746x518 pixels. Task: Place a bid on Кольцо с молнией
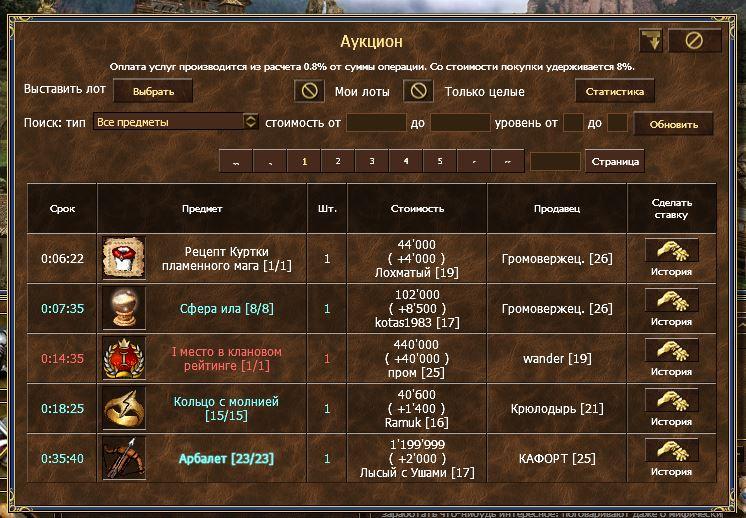(671, 401)
